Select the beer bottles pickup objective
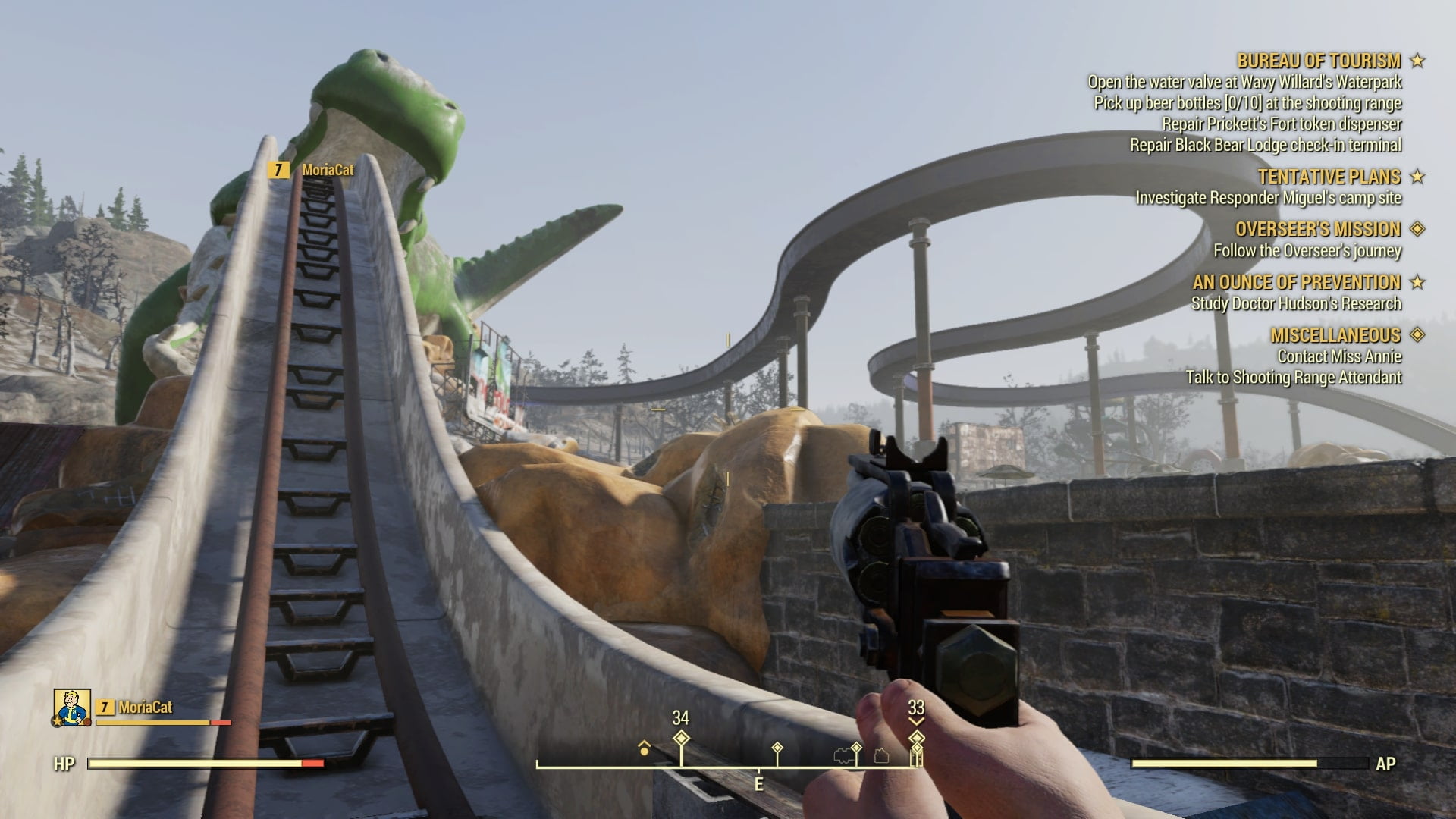1456x819 pixels. 1247,103
